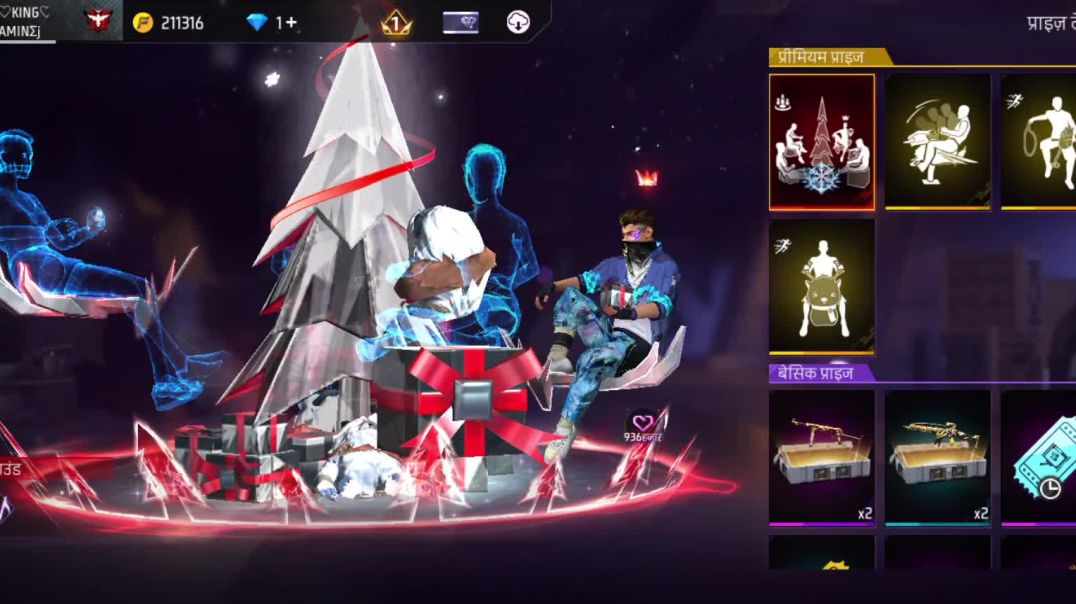Add more diamonds via the diamond counter
The width and height of the screenshot is (1076, 604).
point(272,22)
